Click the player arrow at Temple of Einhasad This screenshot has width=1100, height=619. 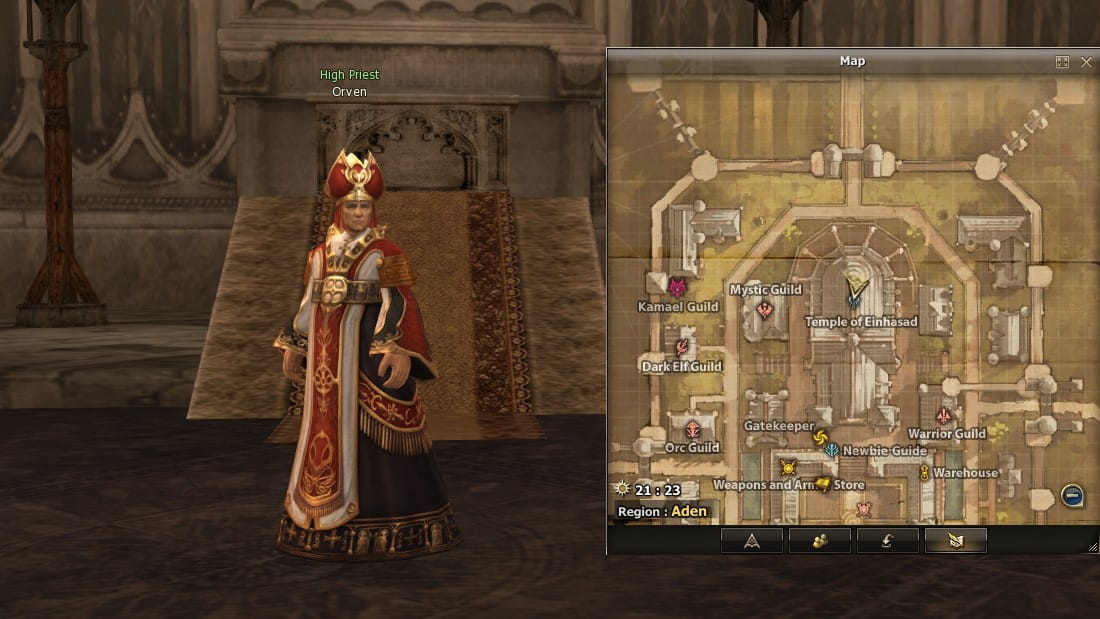coord(854,292)
